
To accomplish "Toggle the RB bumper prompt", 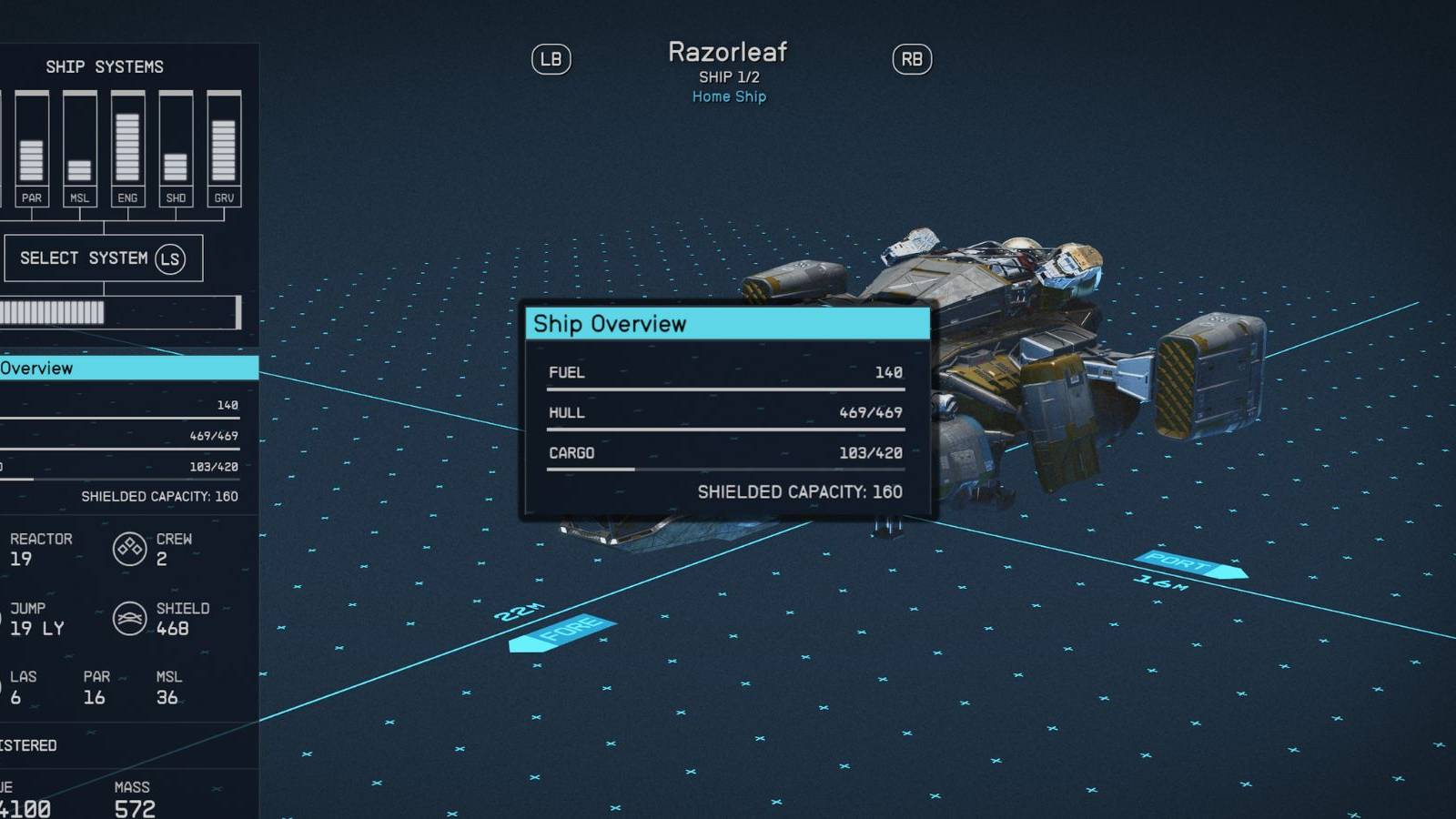I will [911, 59].
